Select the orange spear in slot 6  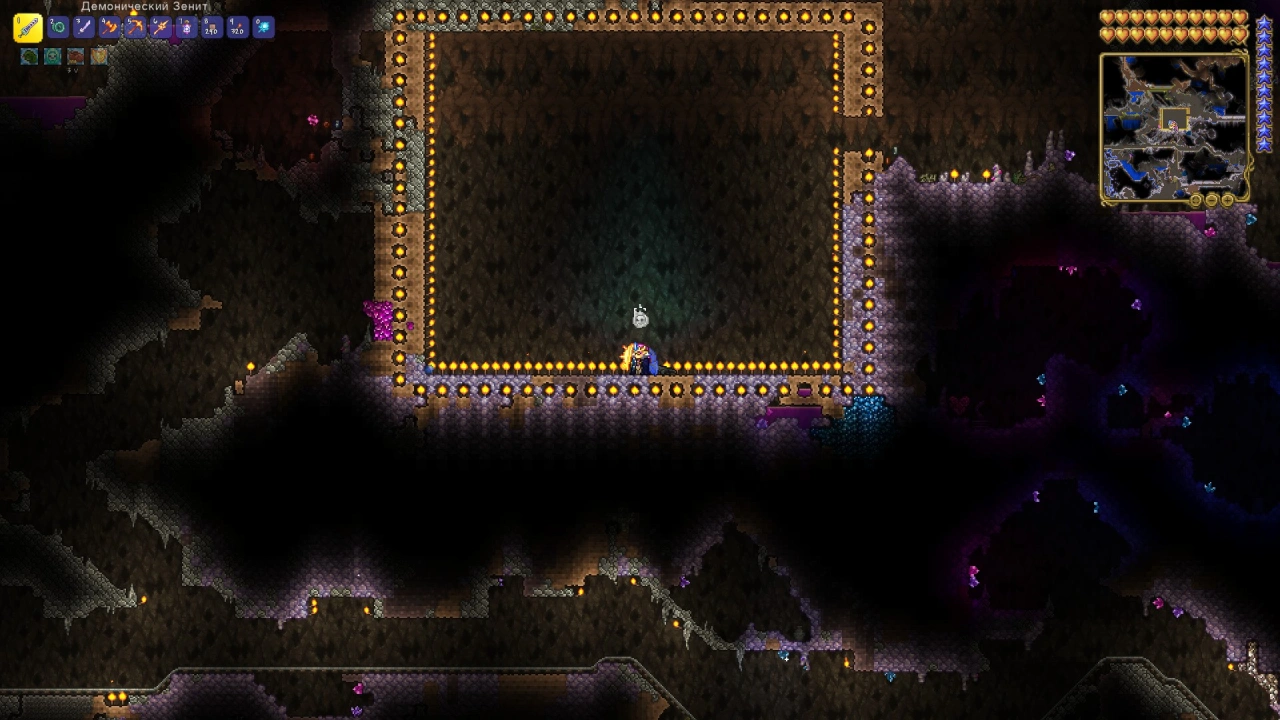point(161,28)
